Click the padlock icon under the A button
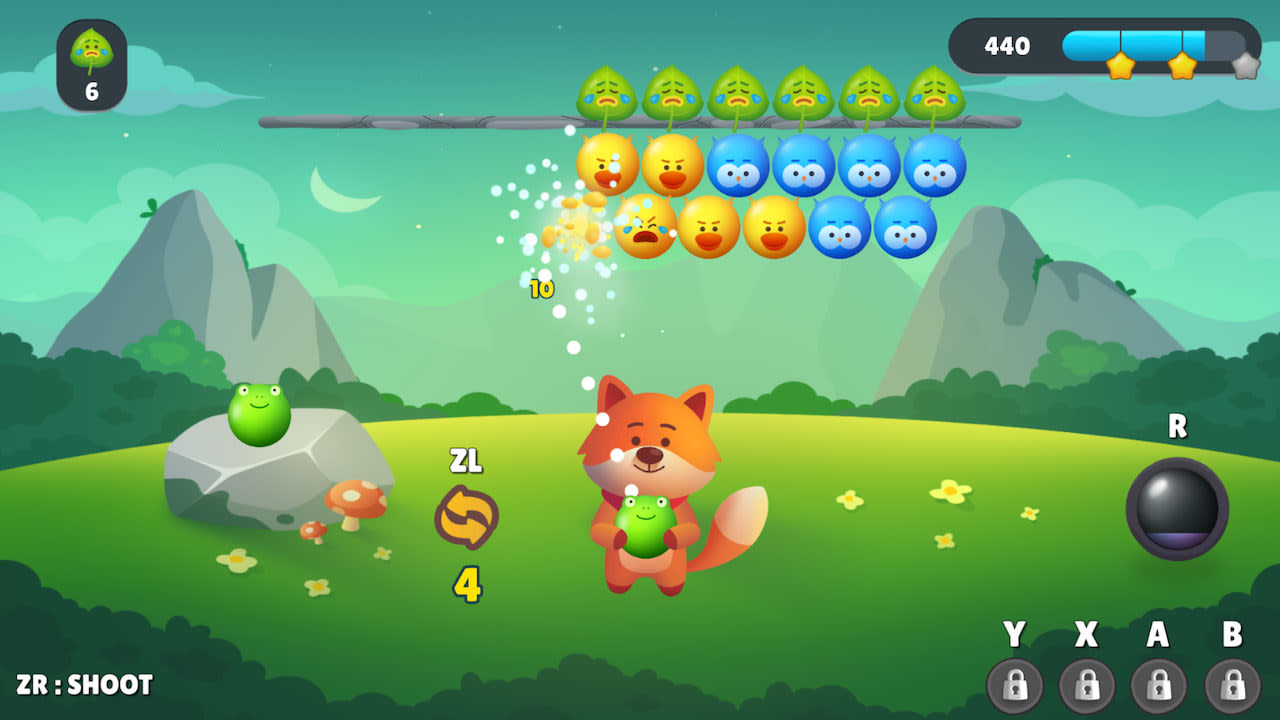 (1158, 686)
